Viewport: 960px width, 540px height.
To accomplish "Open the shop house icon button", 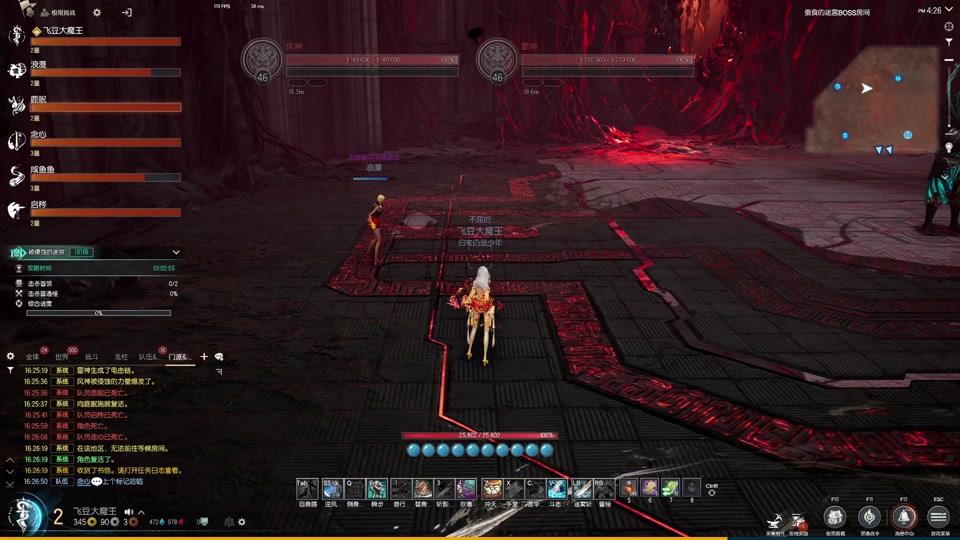I will pos(835,516).
